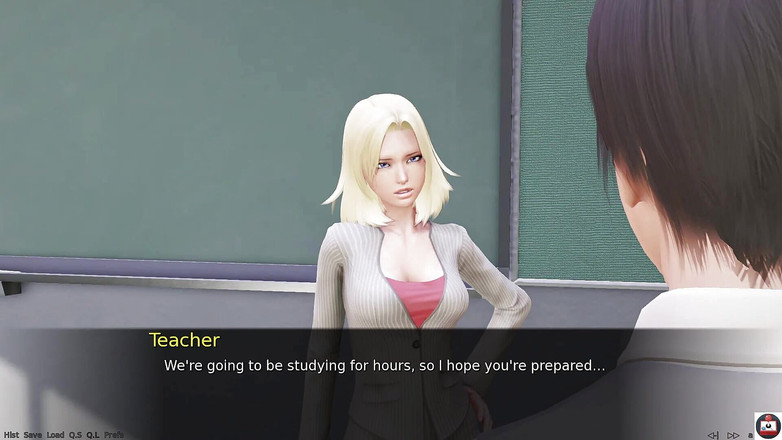
Task: Open the Prefs settings
Action: [x=114, y=435]
